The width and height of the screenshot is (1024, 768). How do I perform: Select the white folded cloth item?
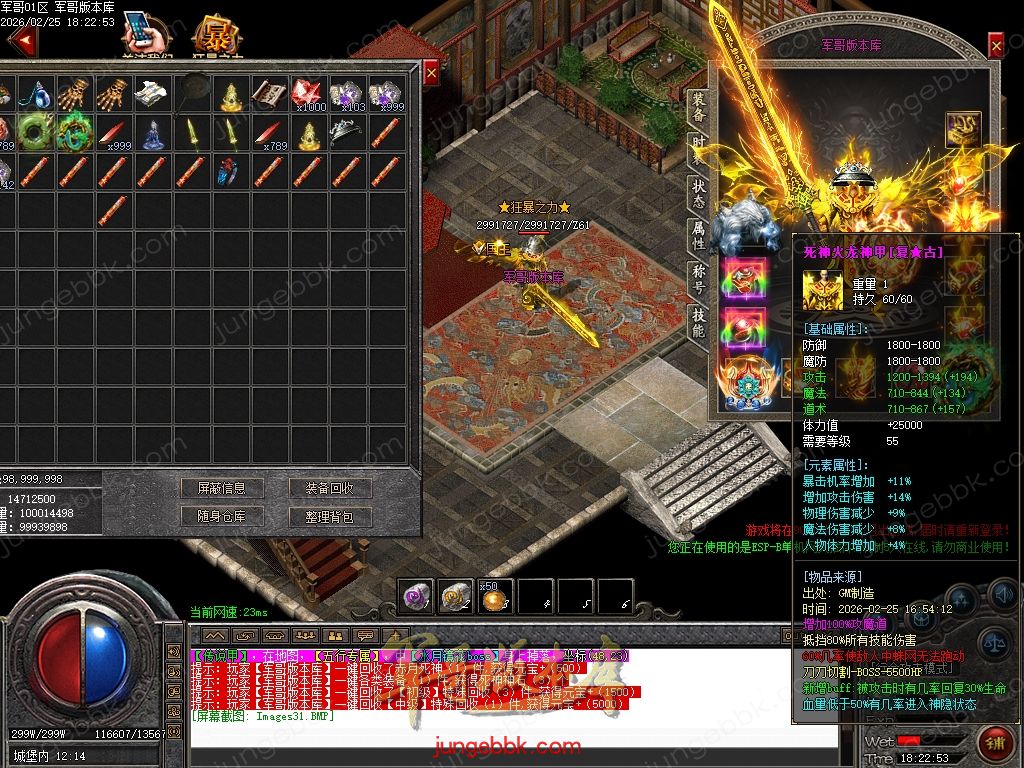point(152,94)
